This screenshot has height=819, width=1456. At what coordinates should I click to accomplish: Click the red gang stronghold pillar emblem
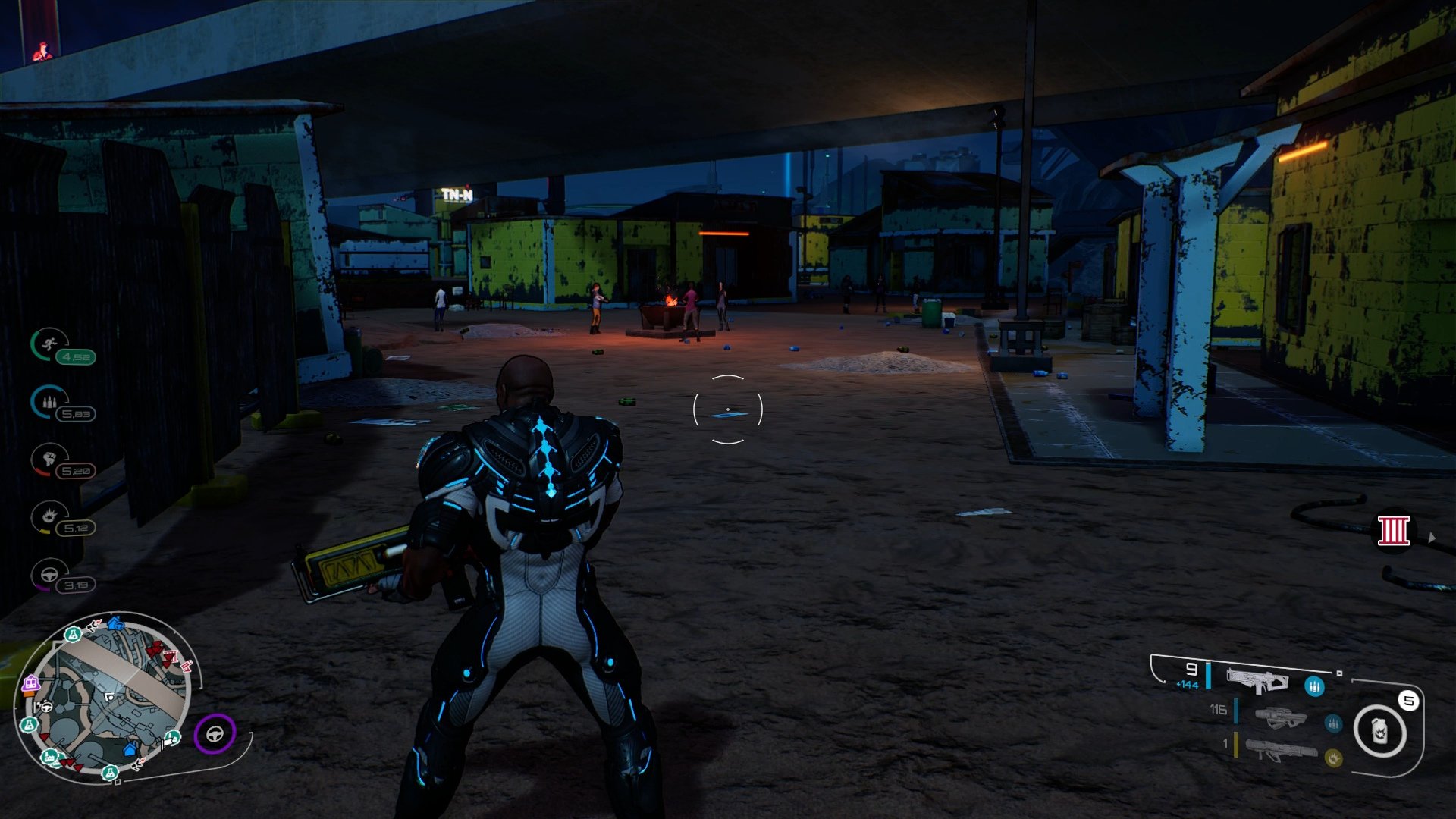(x=1395, y=531)
